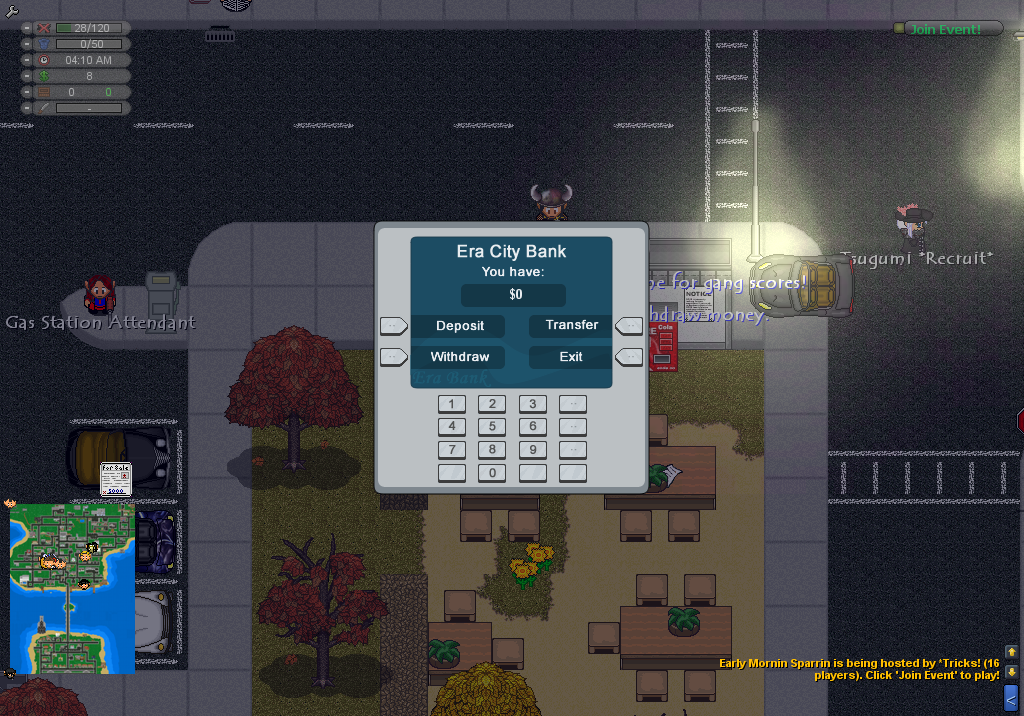Hit the 9 key on the keypad

533,450
